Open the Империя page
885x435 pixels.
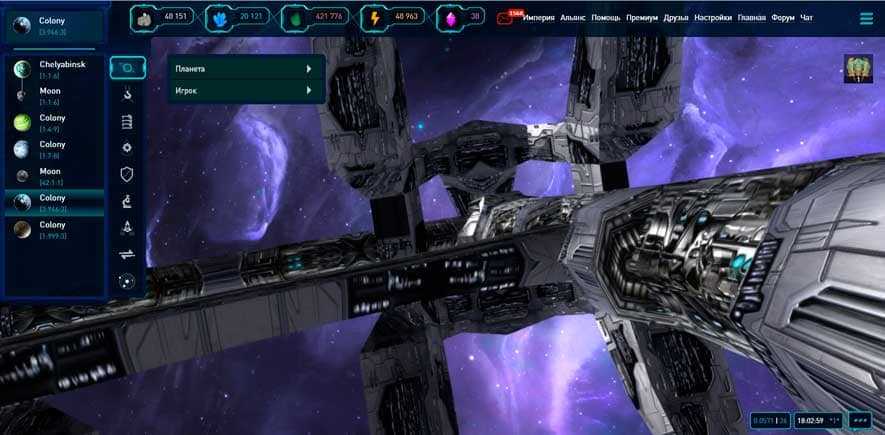pyautogui.click(x=539, y=18)
